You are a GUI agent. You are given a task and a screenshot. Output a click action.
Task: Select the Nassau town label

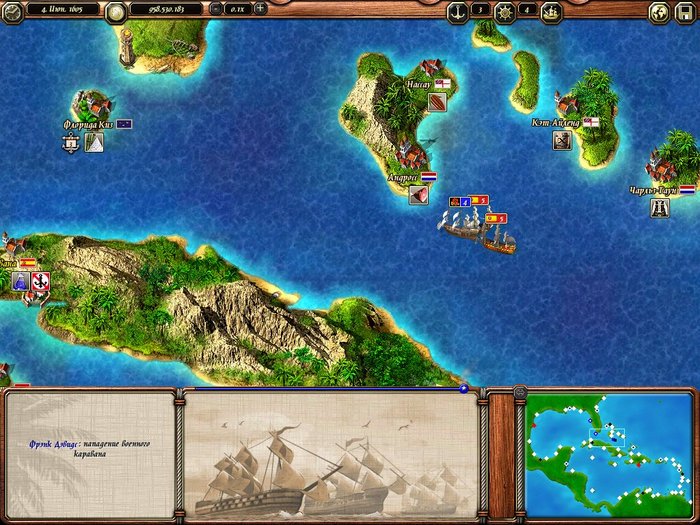coord(418,84)
